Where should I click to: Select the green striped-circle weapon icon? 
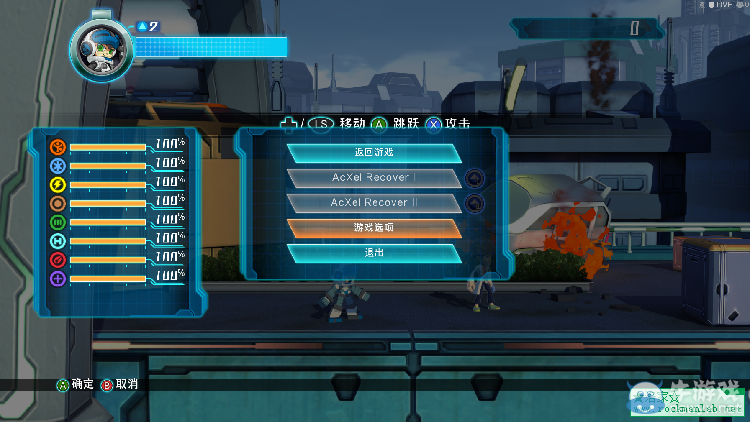(57, 222)
